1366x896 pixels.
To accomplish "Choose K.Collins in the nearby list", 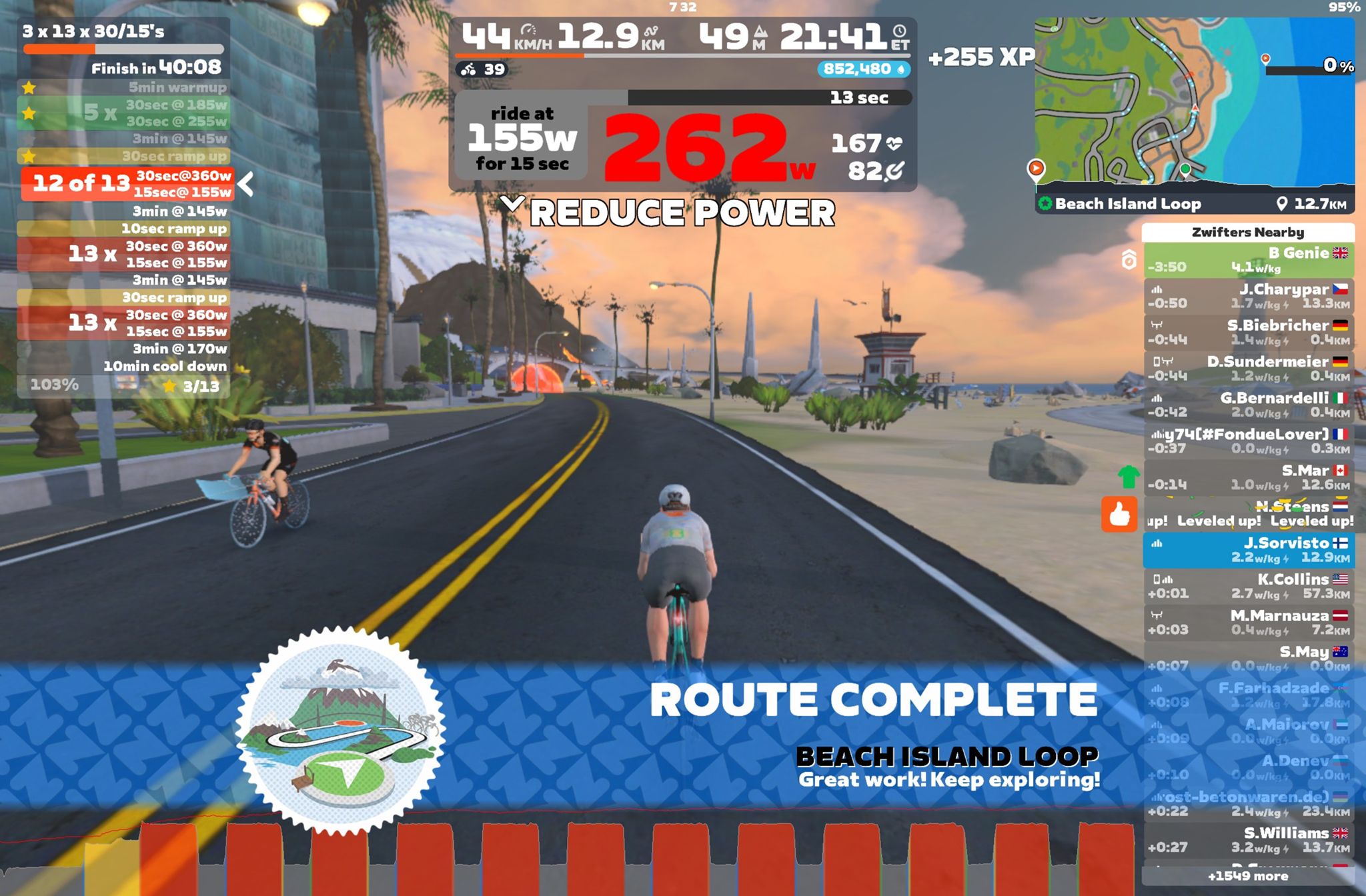I will point(1248,586).
